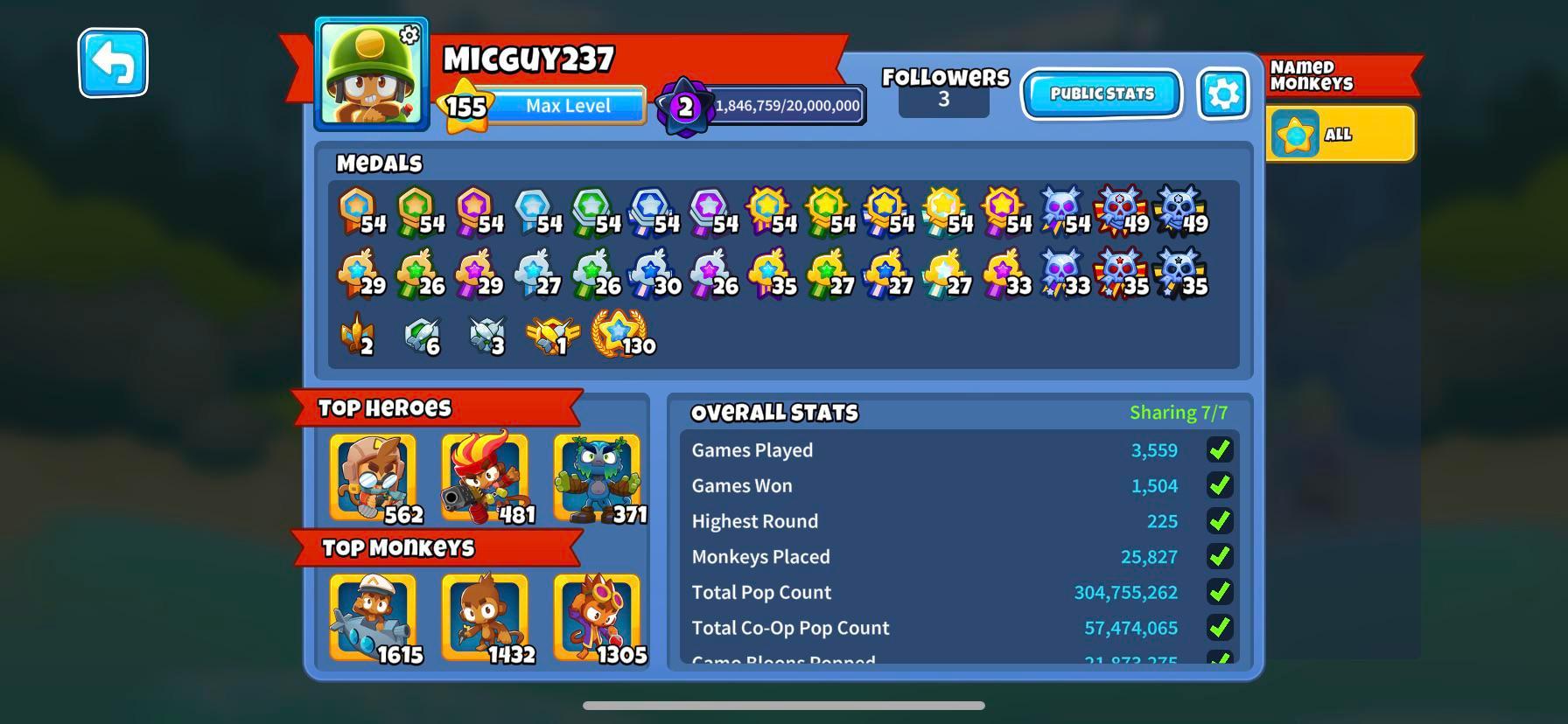Click the gold wings race medal showing 1

[552, 337]
